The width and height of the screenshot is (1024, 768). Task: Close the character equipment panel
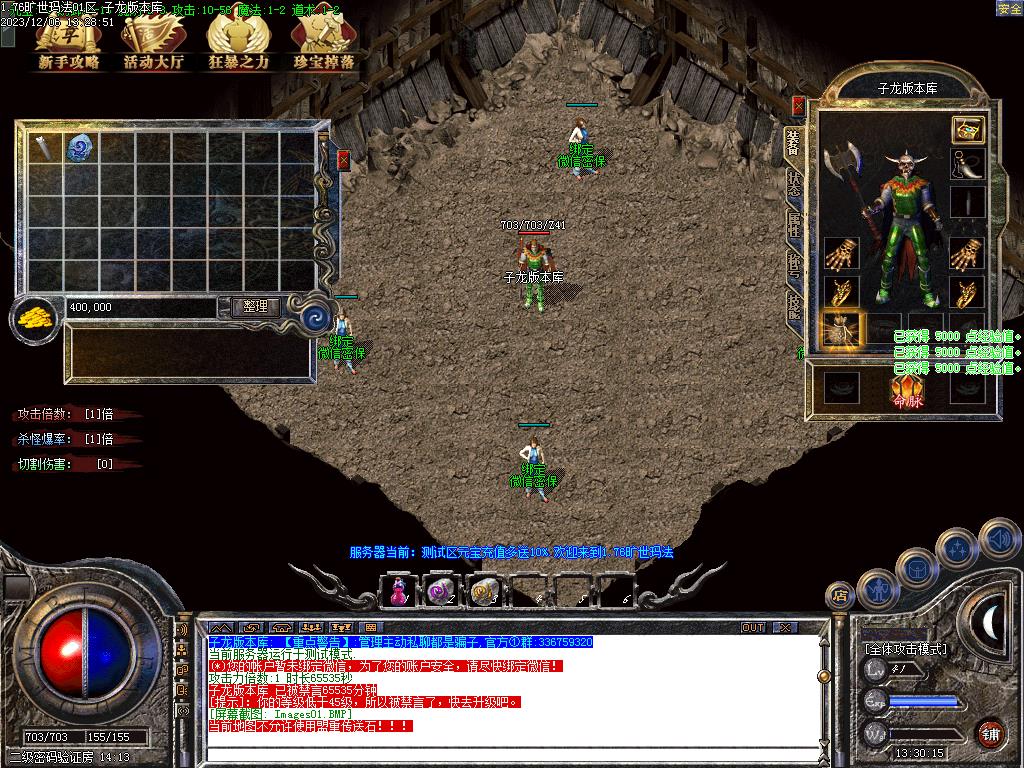tap(798, 104)
